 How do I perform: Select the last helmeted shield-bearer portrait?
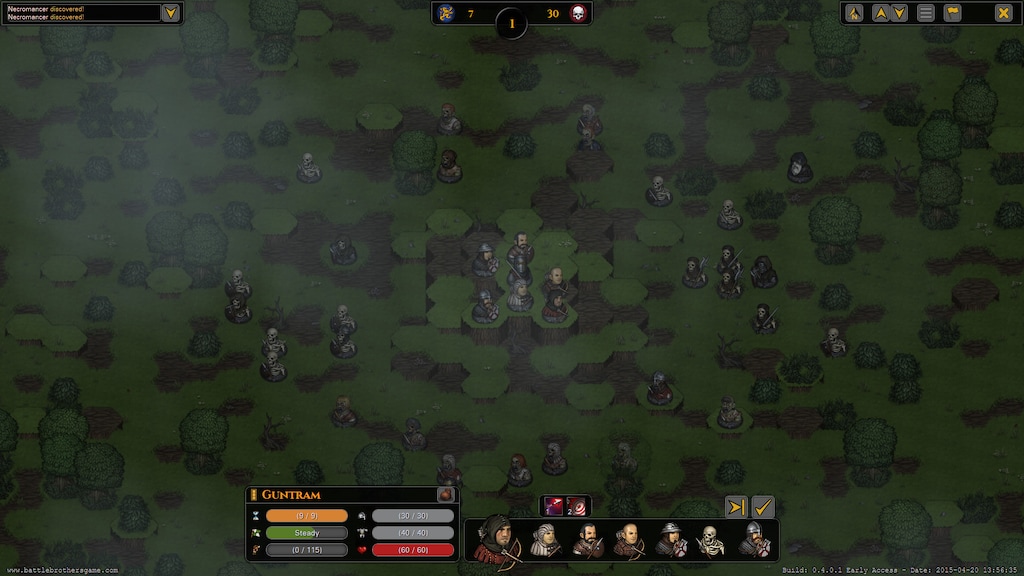[754, 540]
